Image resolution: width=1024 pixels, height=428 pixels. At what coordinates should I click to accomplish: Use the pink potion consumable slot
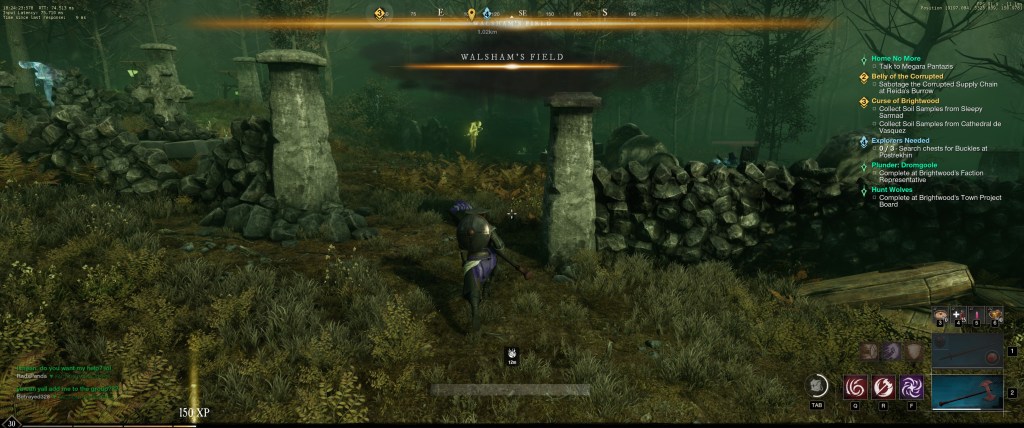(x=976, y=316)
